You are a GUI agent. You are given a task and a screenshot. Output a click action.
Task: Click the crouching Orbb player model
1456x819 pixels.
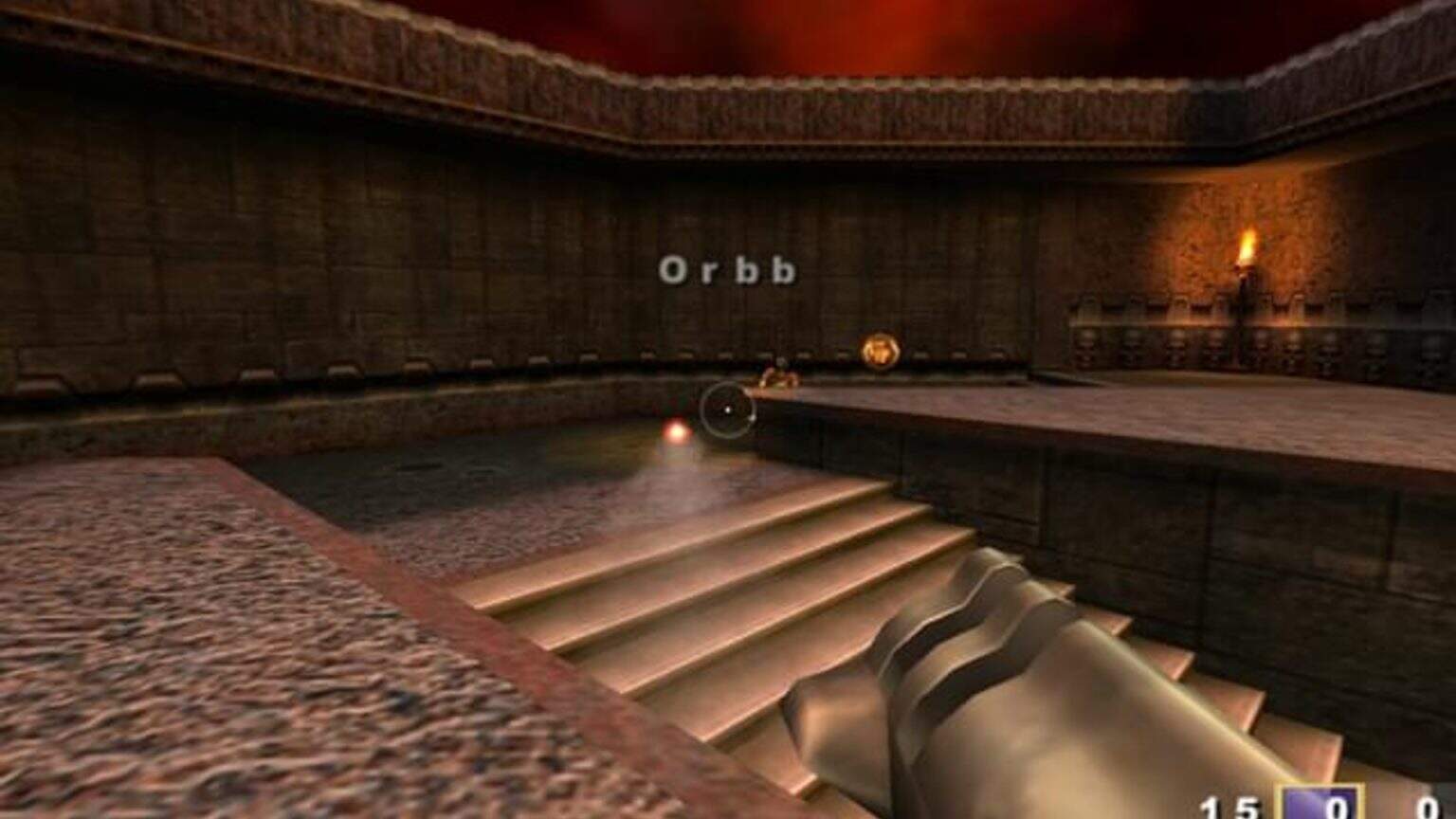[x=777, y=377]
